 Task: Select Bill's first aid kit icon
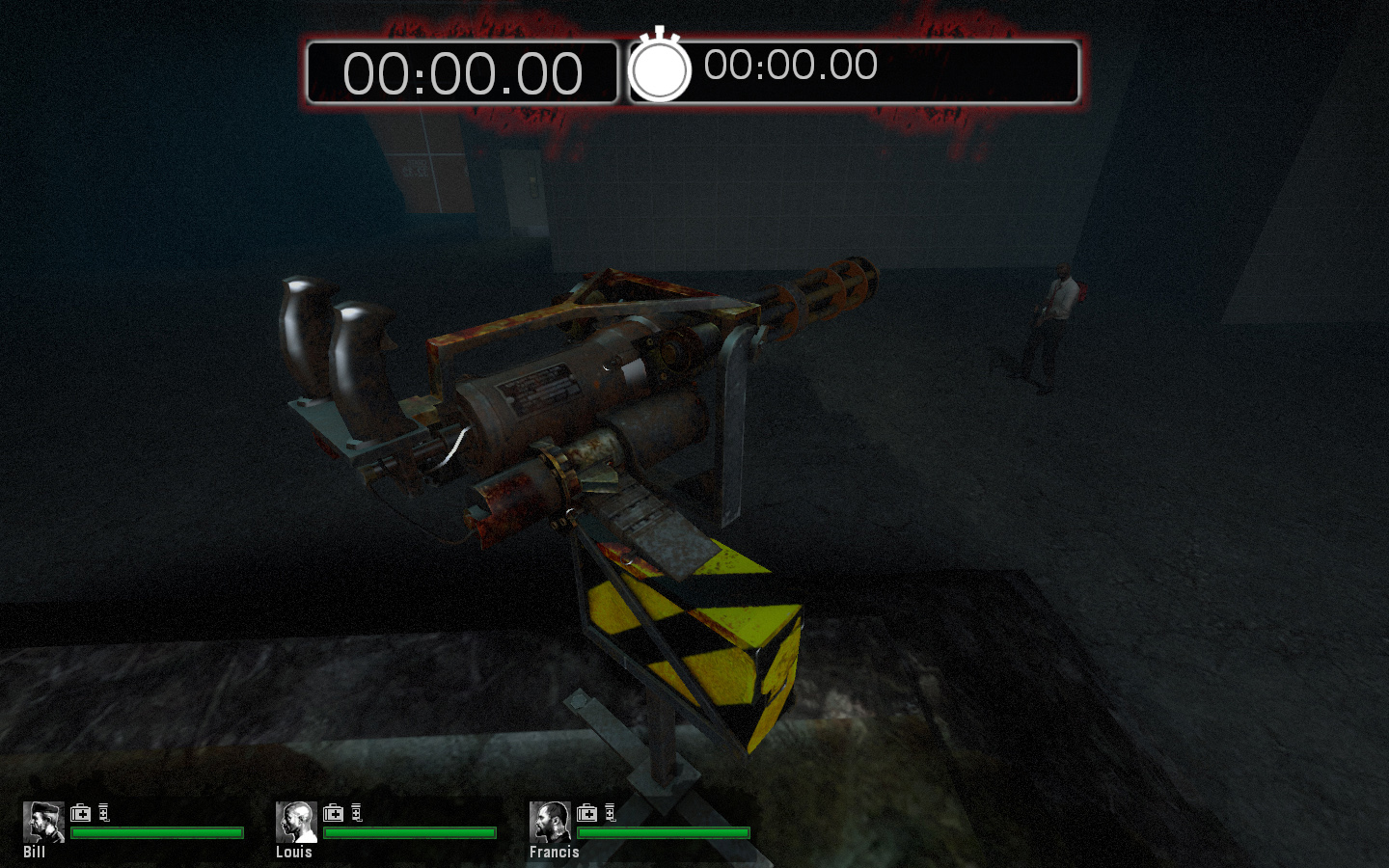click(x=80, y=813)
